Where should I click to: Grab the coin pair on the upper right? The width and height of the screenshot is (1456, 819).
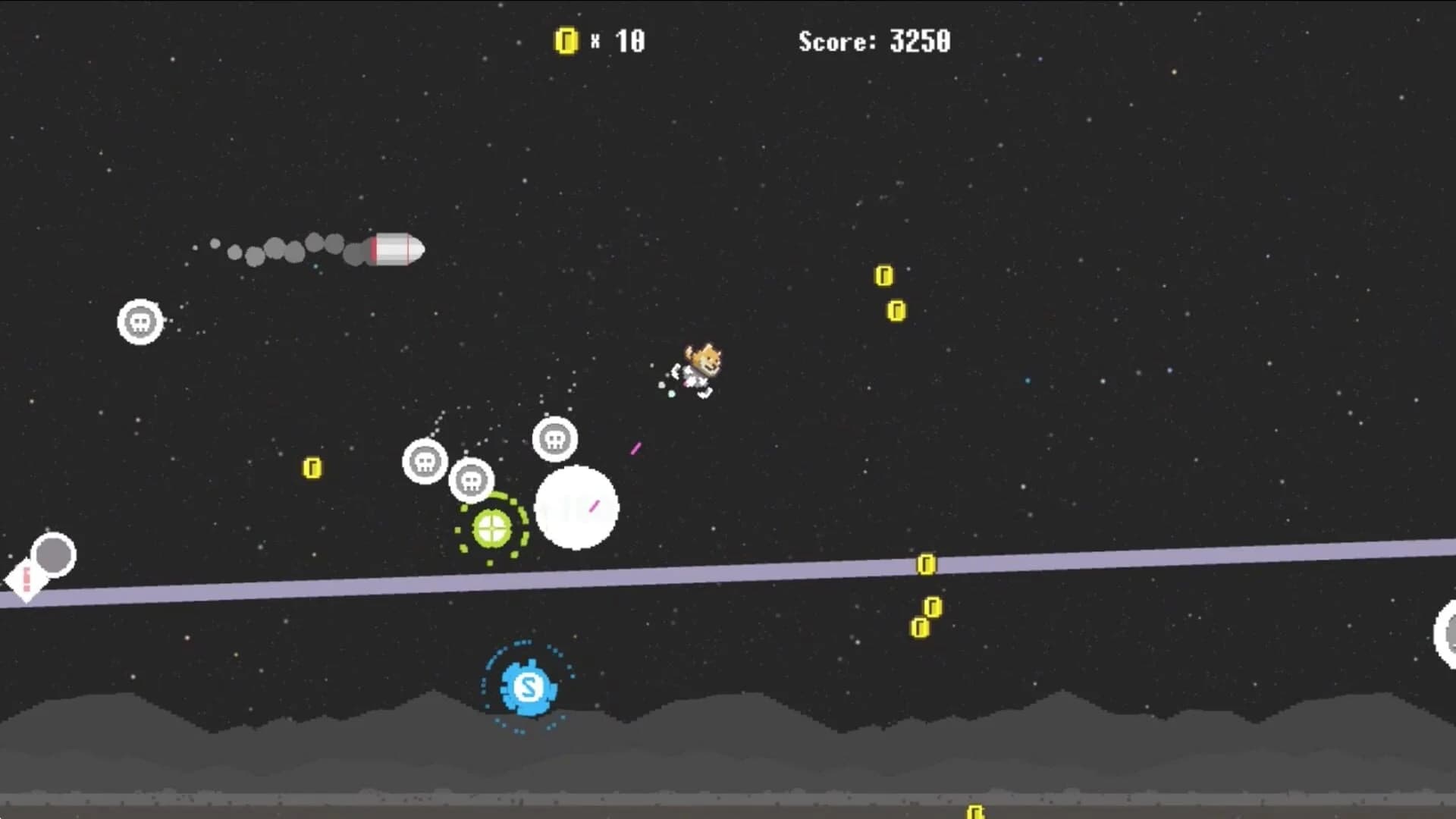tap(891, 292)
